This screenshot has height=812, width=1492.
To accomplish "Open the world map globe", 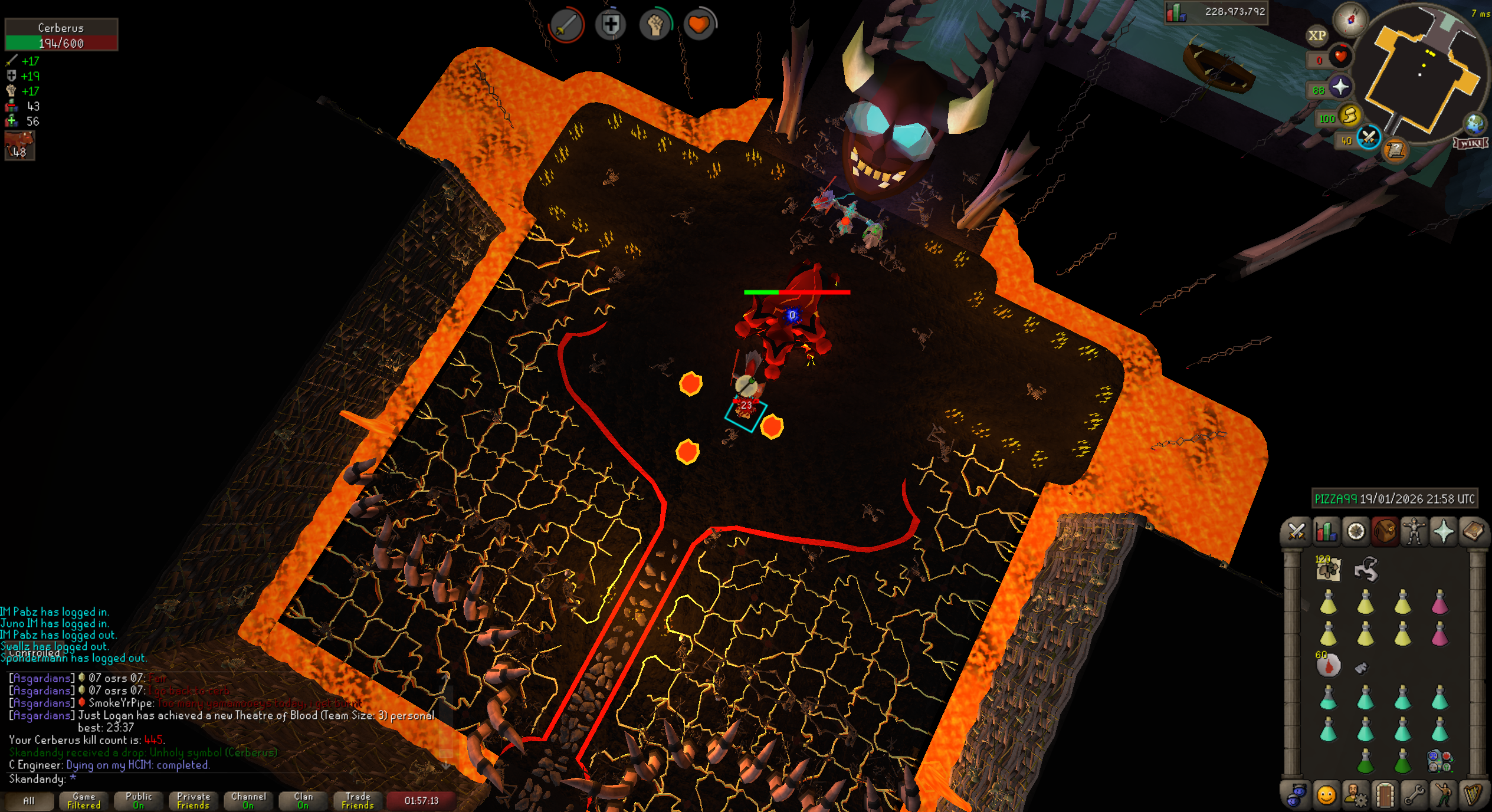I will click(x=1474, y=123).
